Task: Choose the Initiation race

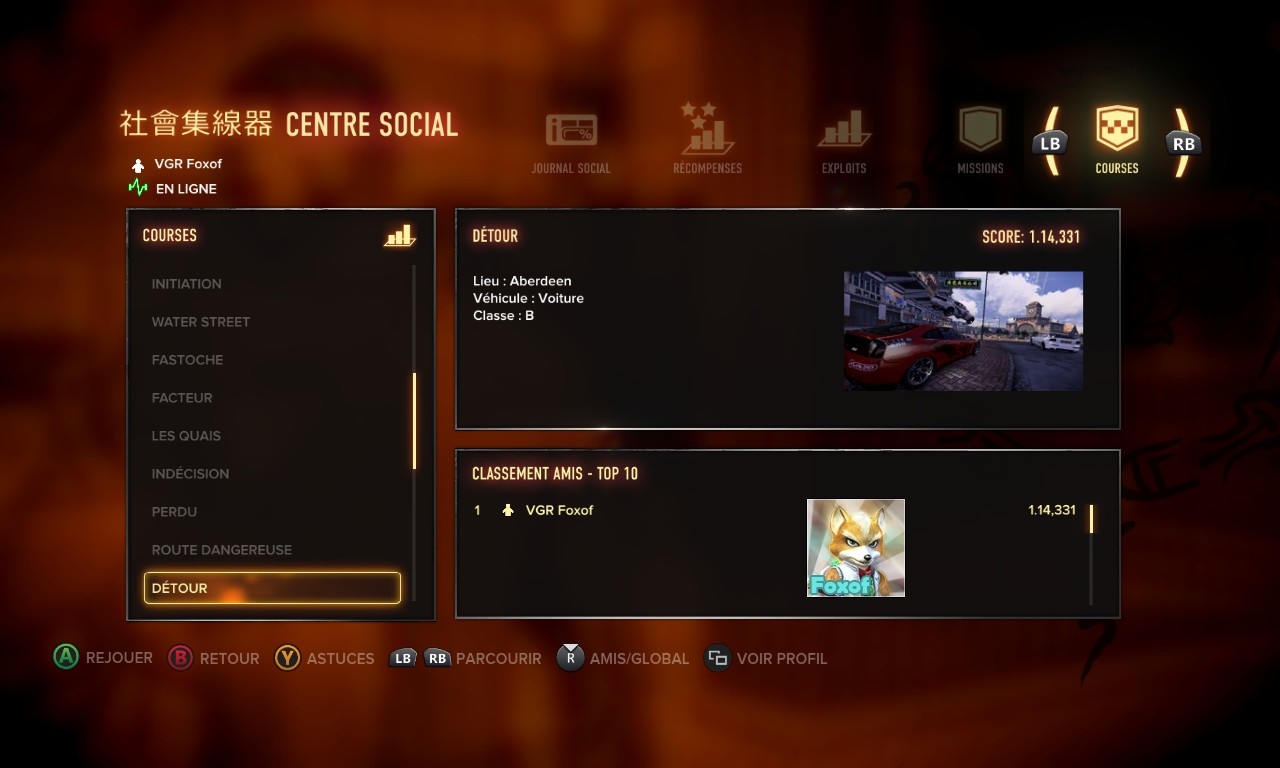Action: (x=187, y=284)
